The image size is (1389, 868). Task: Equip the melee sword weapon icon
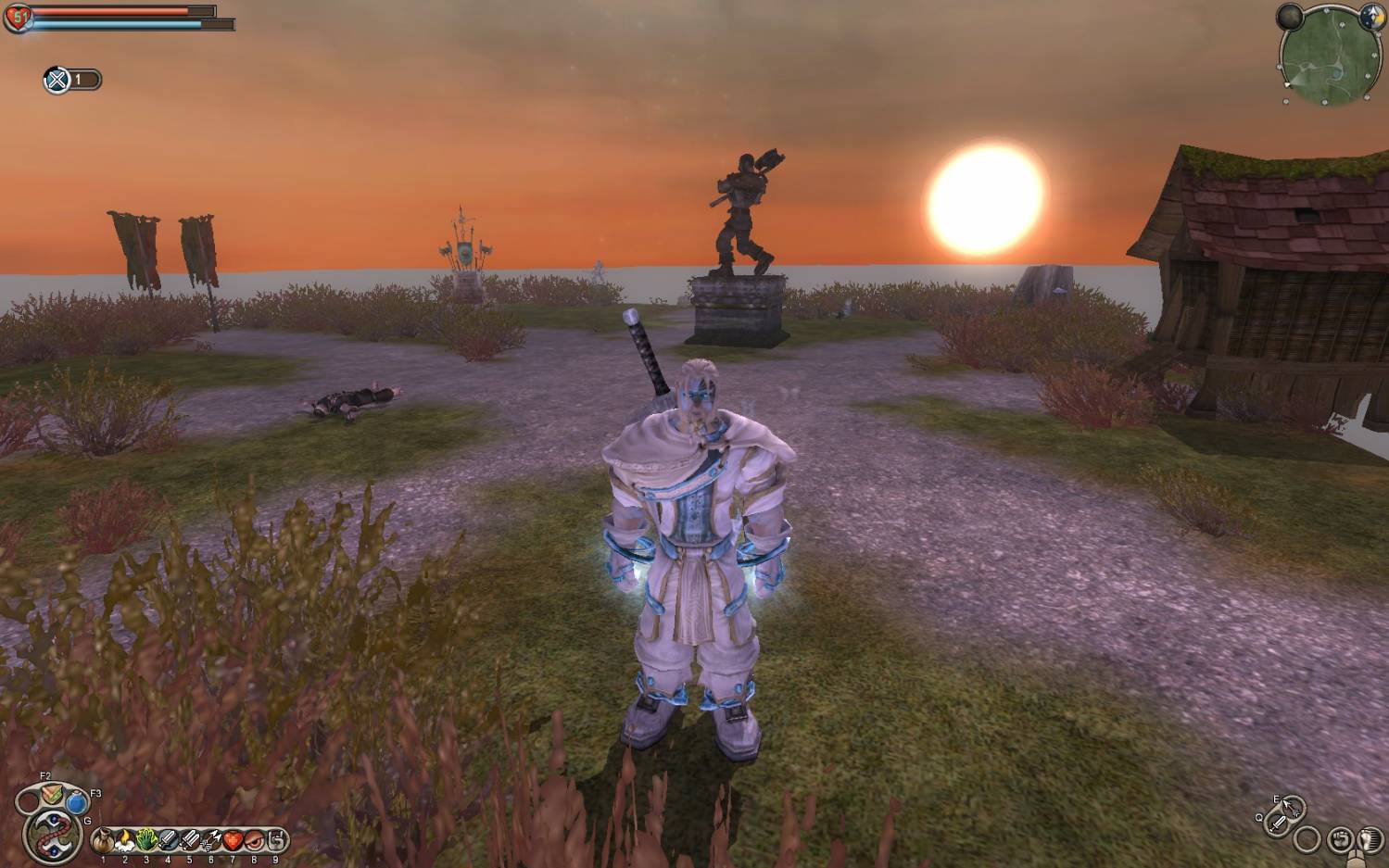click(1280, 822)
